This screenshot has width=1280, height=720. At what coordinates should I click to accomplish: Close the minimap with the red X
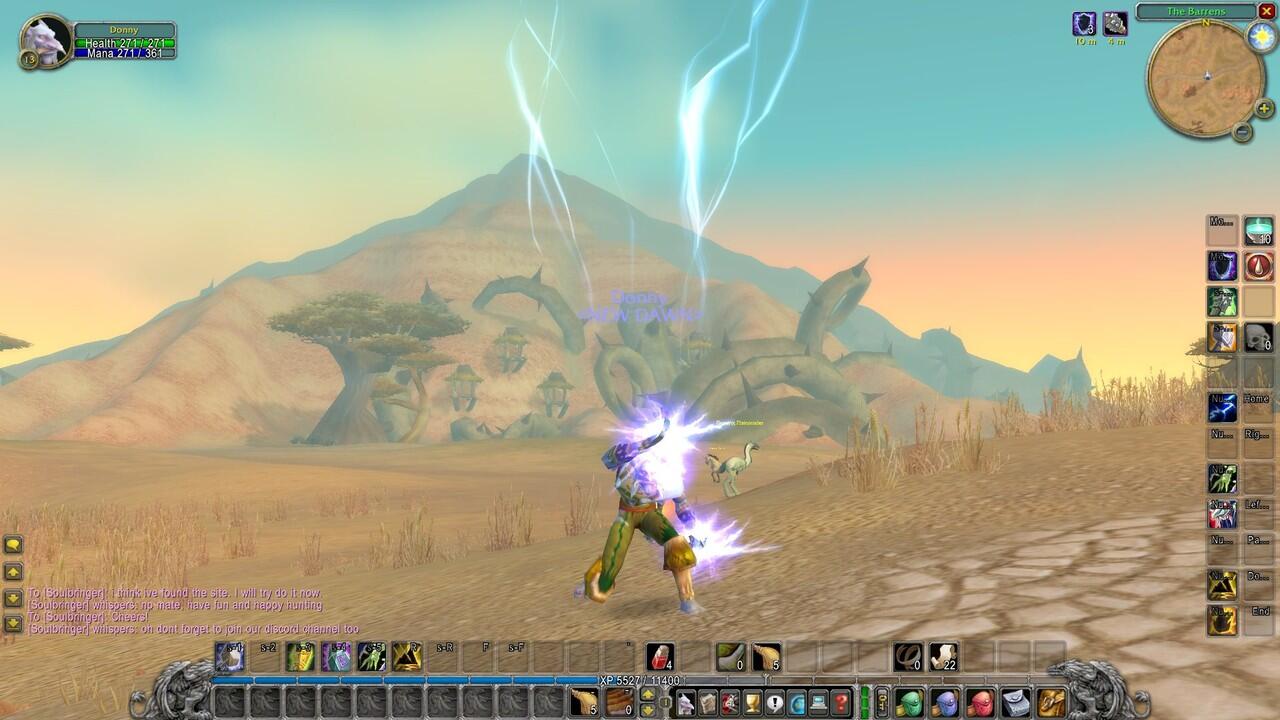tap(1266, 12)
